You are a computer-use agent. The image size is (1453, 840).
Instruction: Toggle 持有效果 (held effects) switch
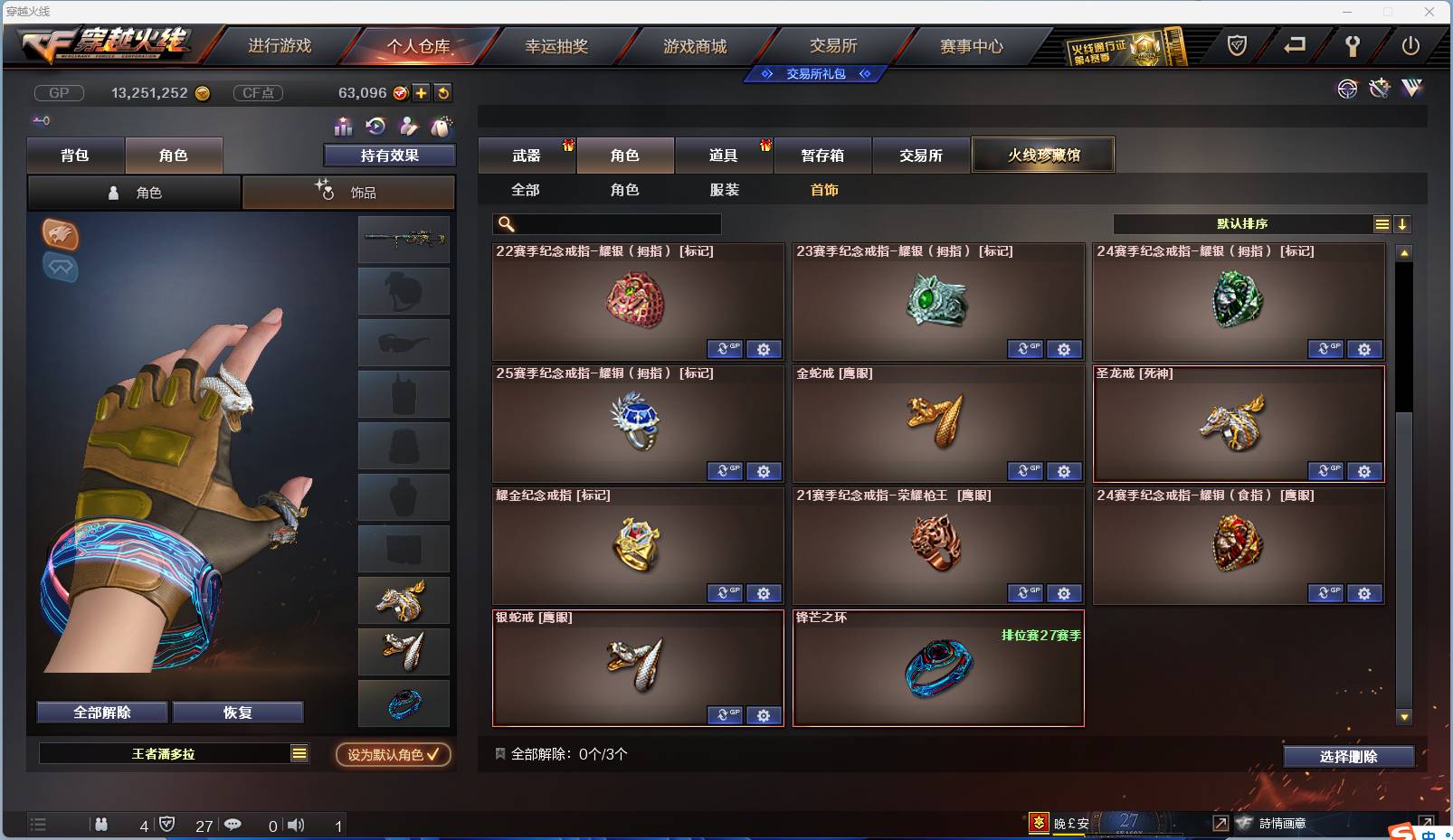pos(388,156)
